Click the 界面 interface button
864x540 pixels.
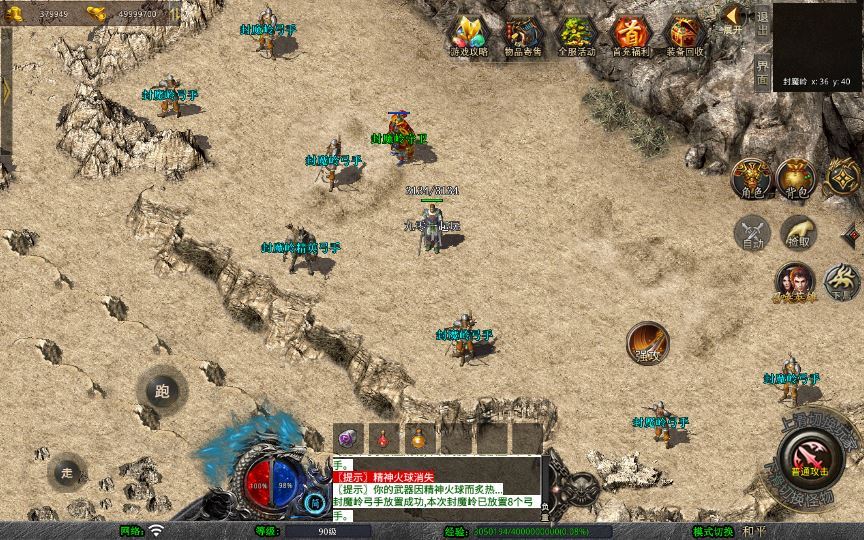click(x=762, y=70)
